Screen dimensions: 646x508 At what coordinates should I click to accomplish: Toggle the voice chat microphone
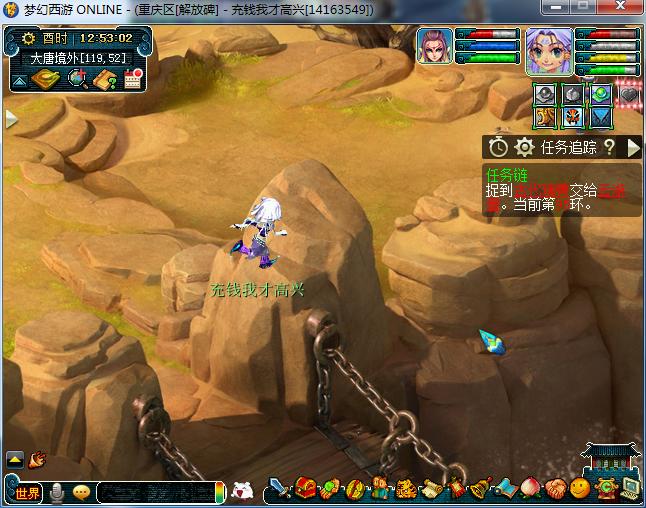(58, 492)
